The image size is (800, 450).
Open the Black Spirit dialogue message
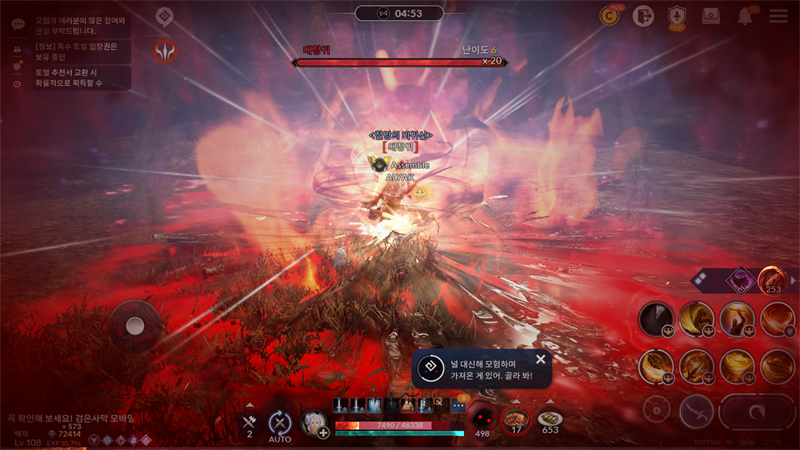480,369
